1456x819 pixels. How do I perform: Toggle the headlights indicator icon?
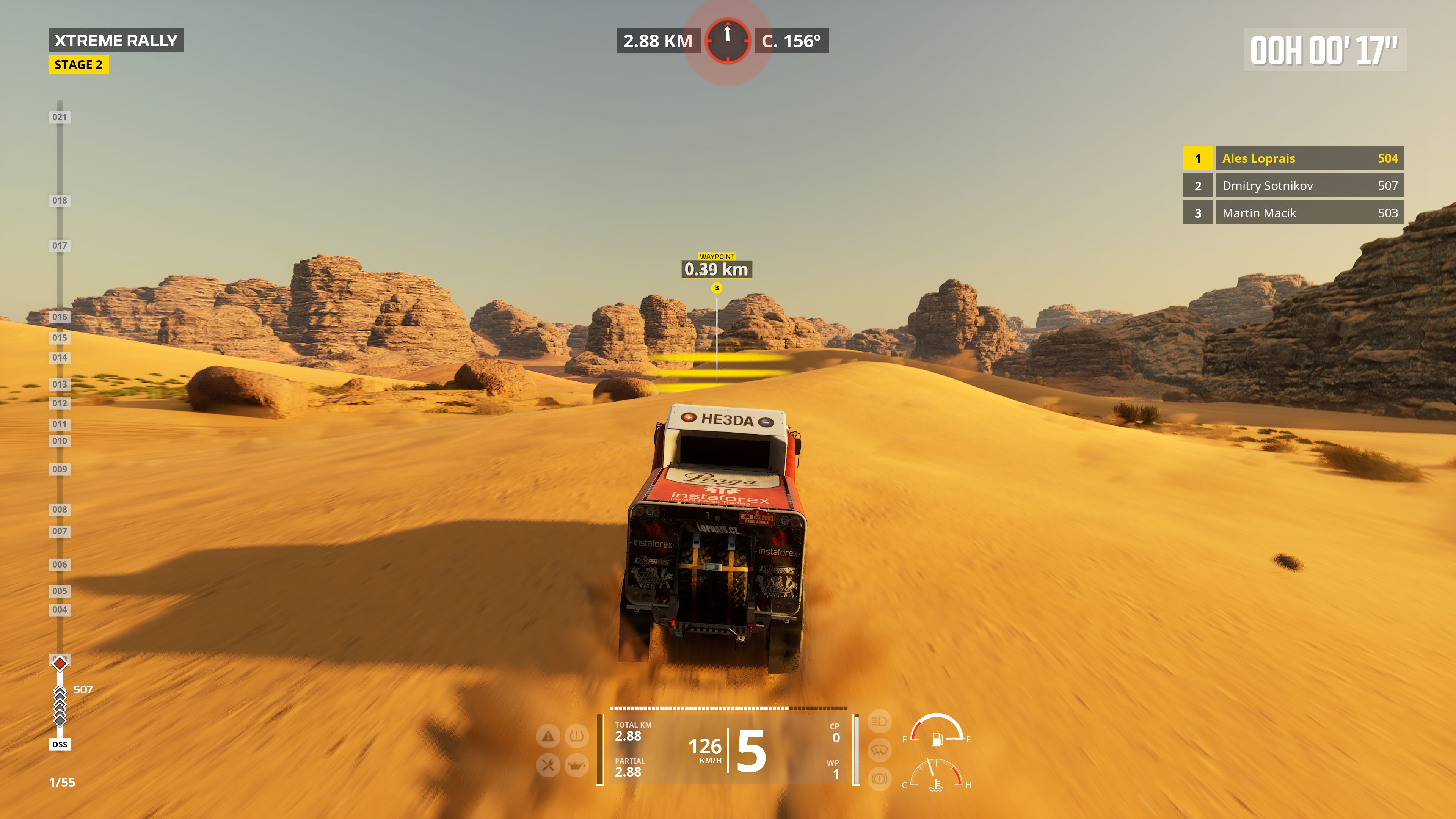point(879,721)
